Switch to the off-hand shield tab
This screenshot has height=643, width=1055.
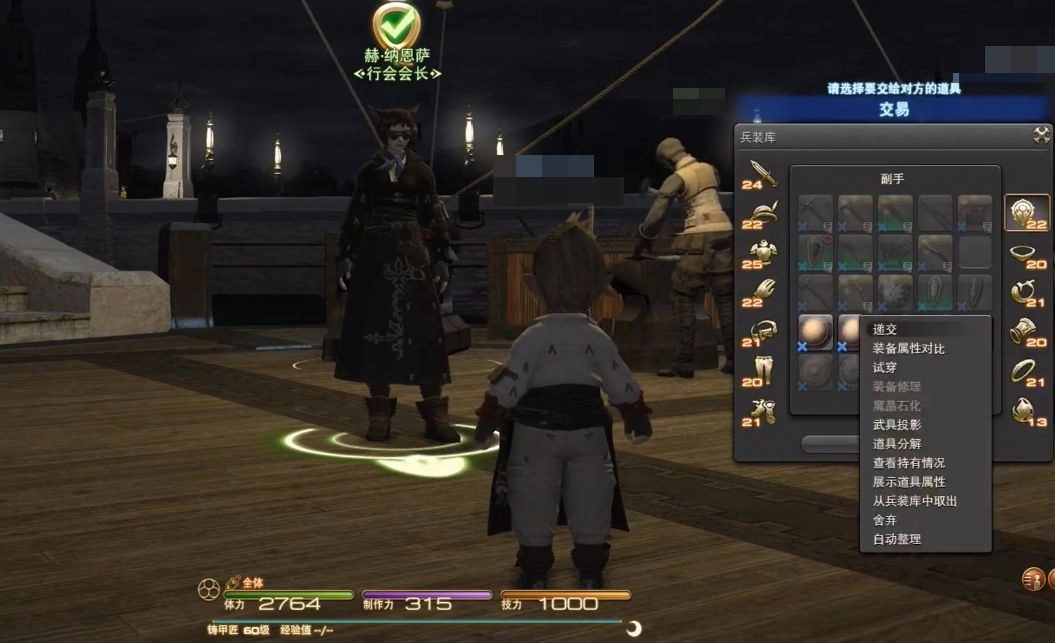(x=1026, y=213)
